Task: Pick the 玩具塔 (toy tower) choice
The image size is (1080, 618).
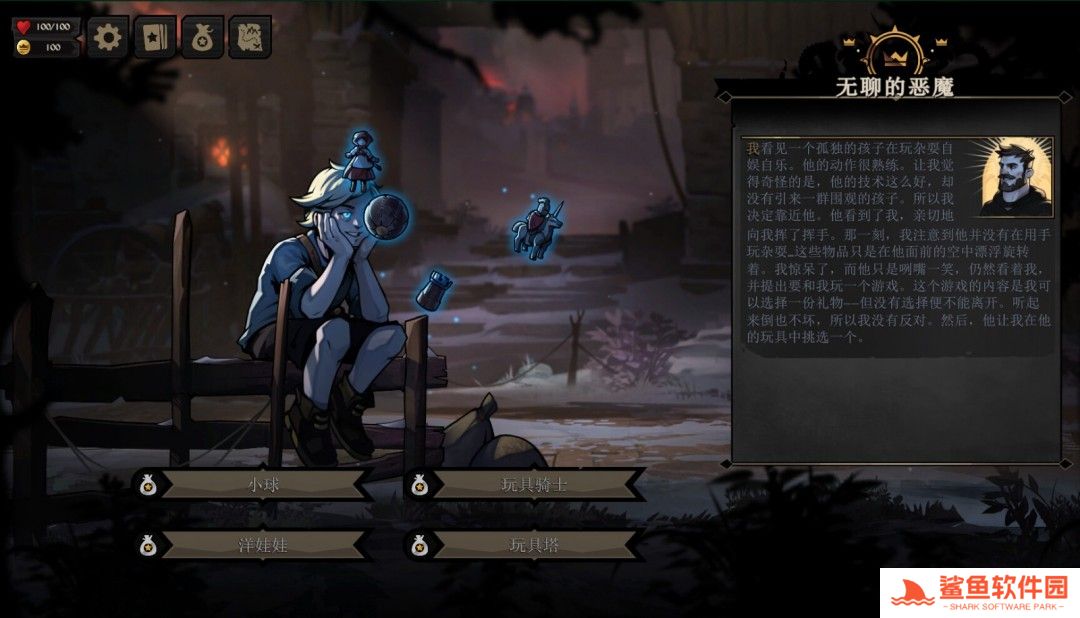Action: click(x=534, y=545)
